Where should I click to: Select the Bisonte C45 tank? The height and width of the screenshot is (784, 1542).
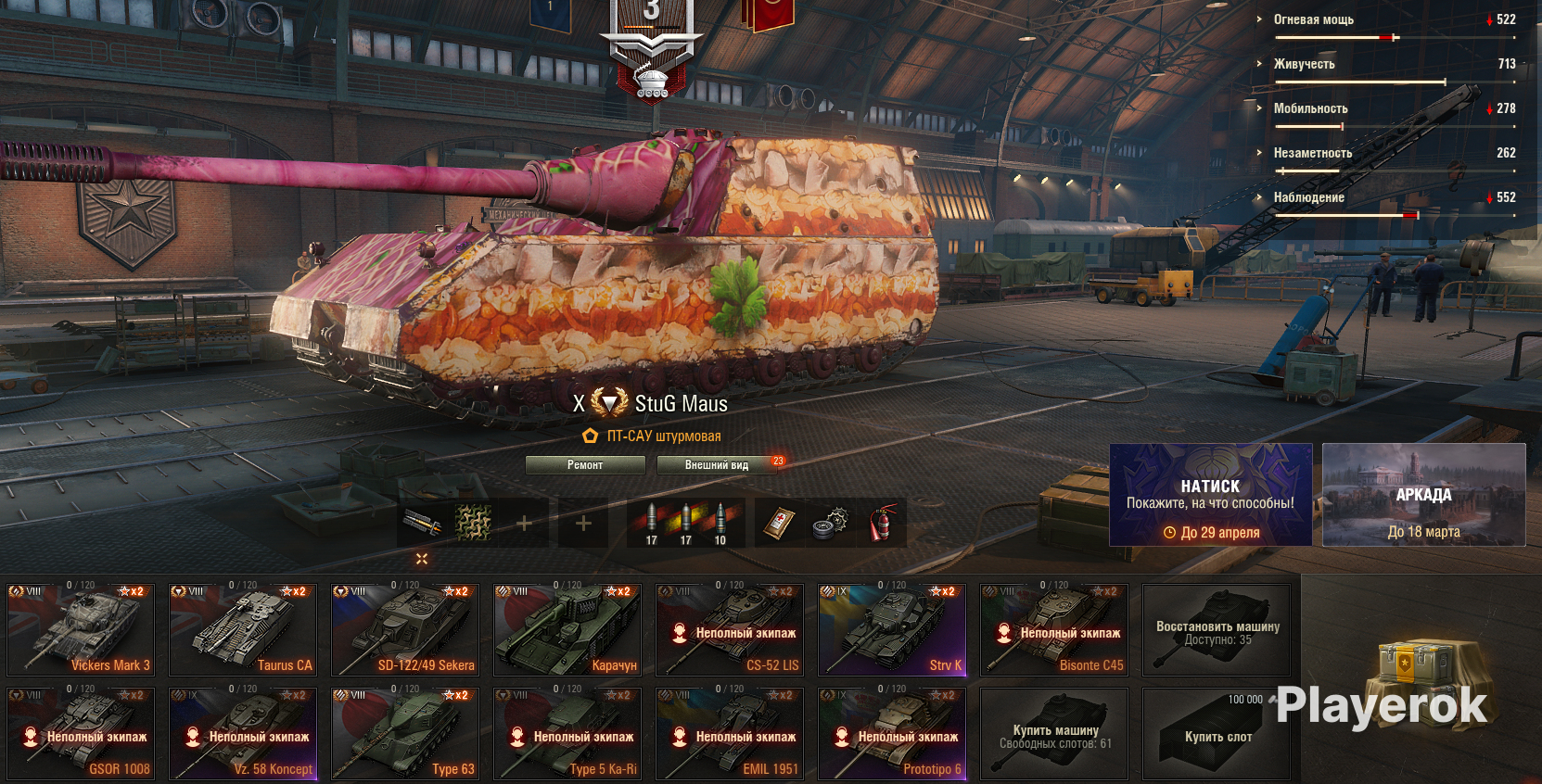pos(1054,629)
